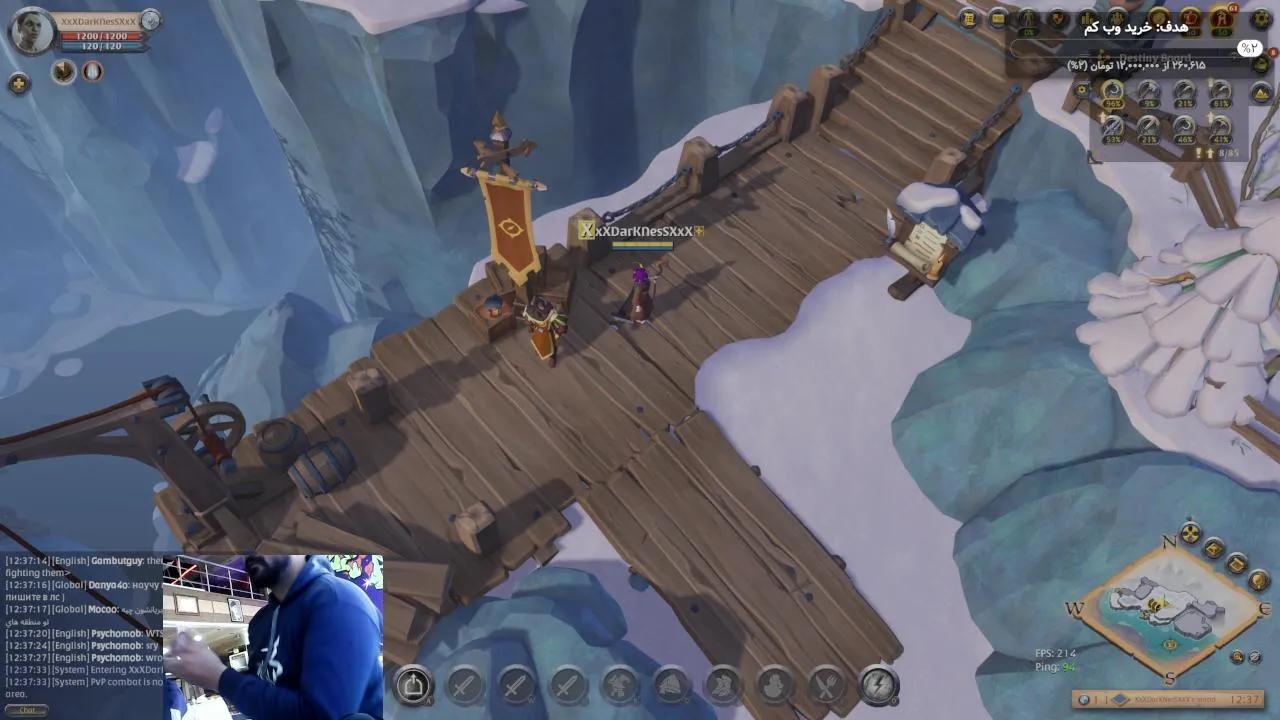Toggle the magnifier icon below the minimap
This screenshot has width=1280, height=720.
pyautogui.click(x=1238, y=656)
